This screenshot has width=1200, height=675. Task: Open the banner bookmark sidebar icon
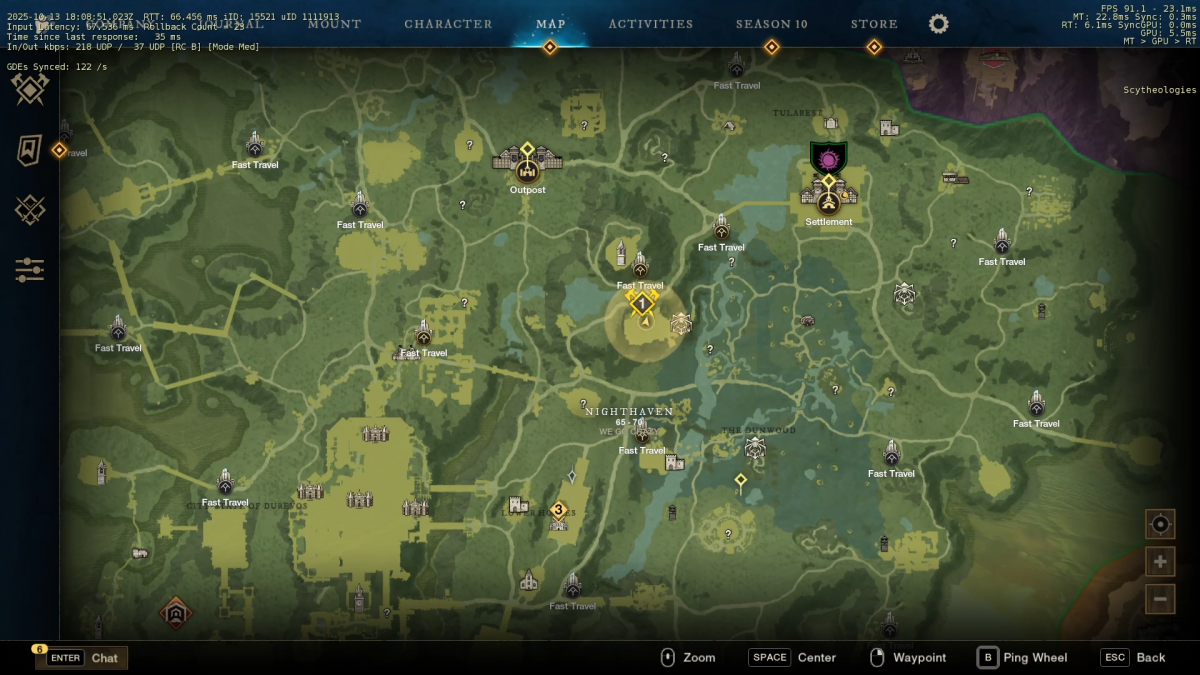[30, 150]
